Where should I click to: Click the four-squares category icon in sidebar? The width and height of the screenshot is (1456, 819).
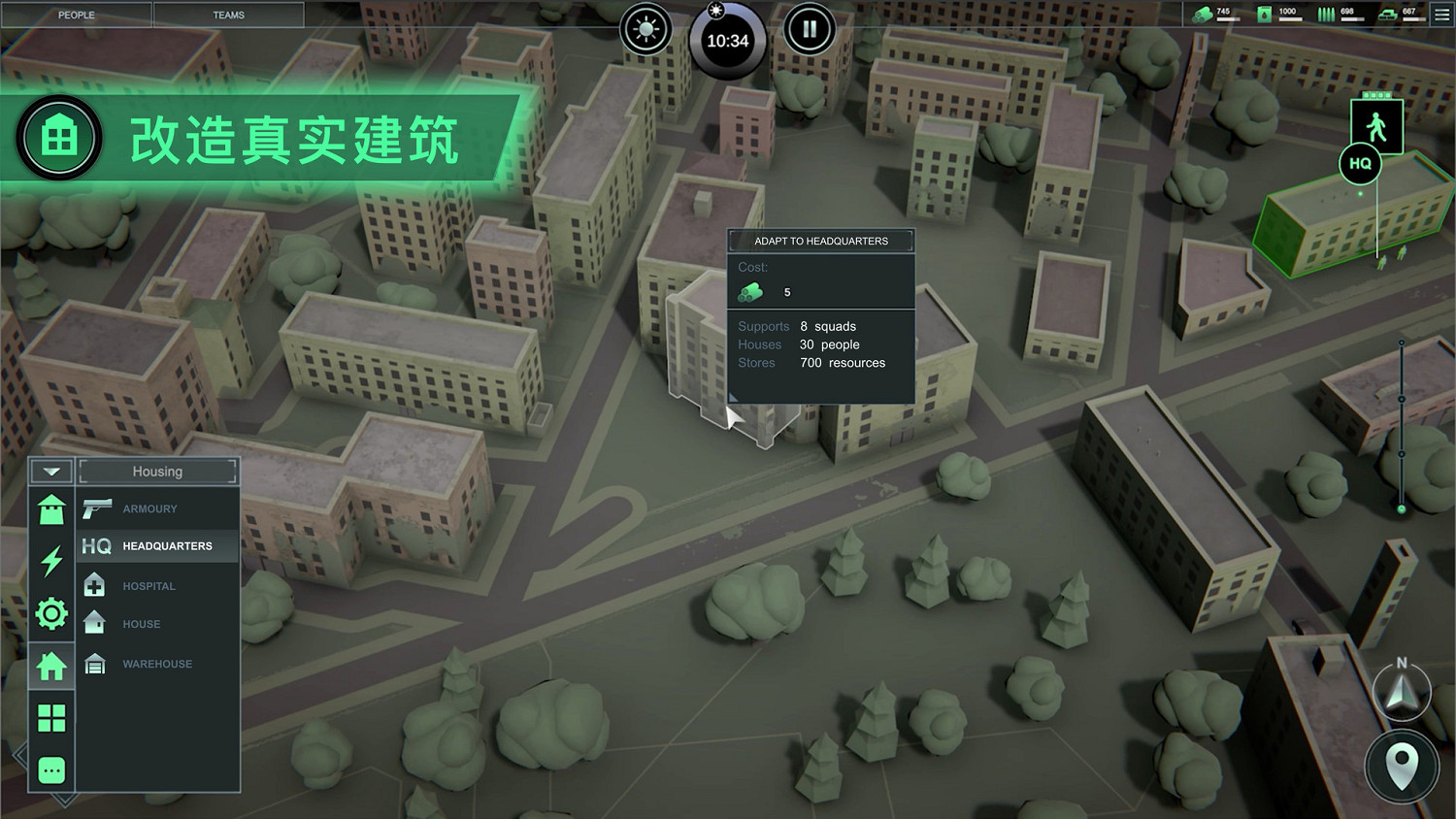coord(50,717)
